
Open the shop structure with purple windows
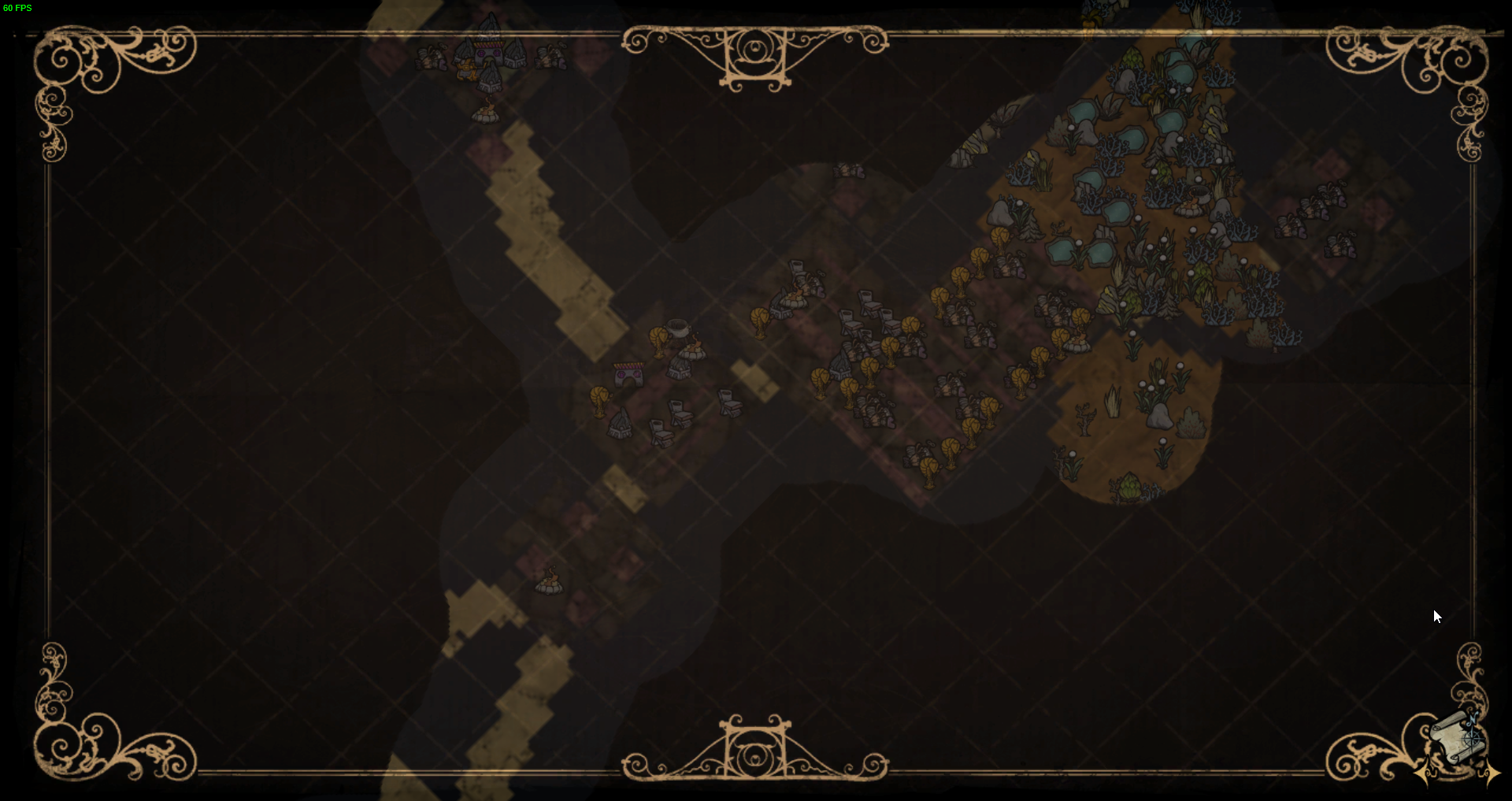(628, 374)
